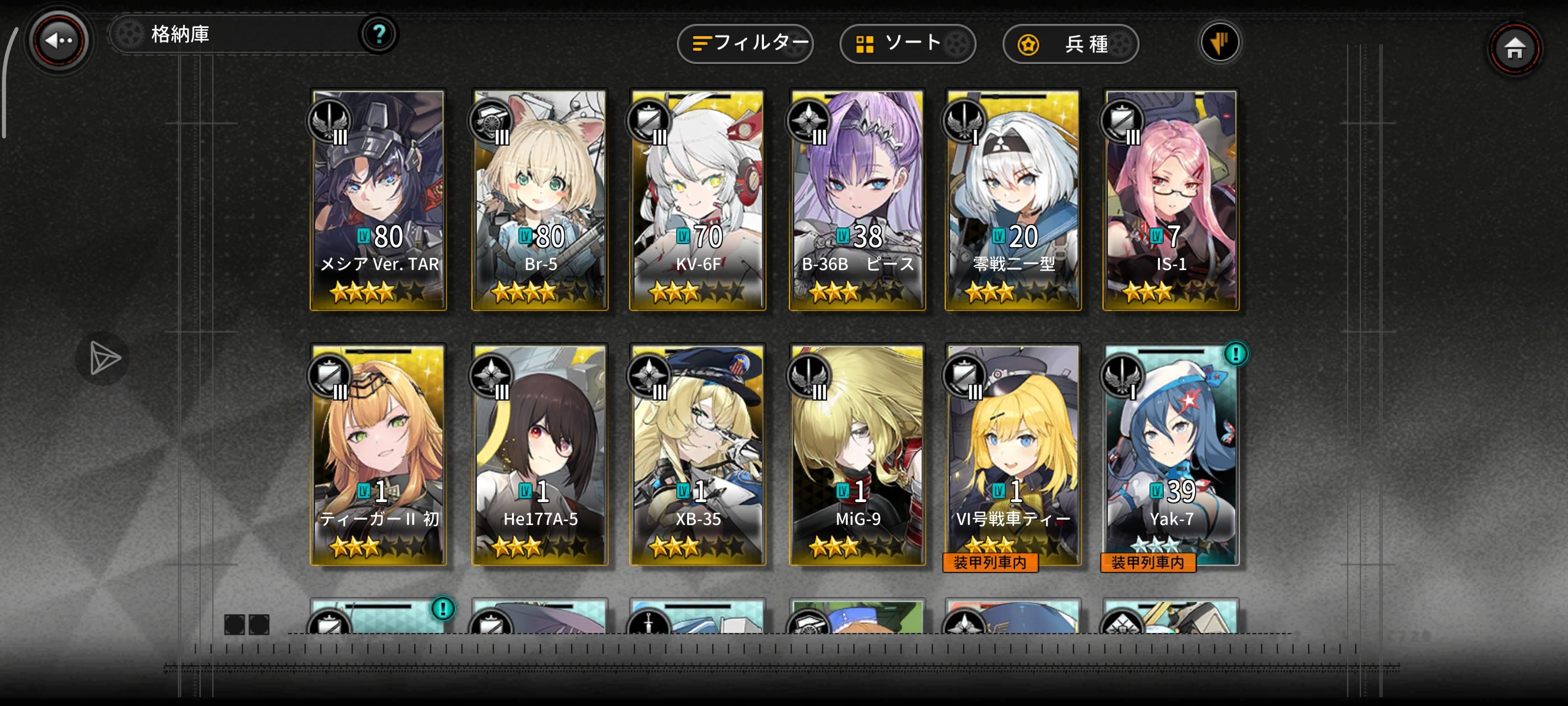
Task: Open the 兵種 unit type selector
Action: 1070,44
